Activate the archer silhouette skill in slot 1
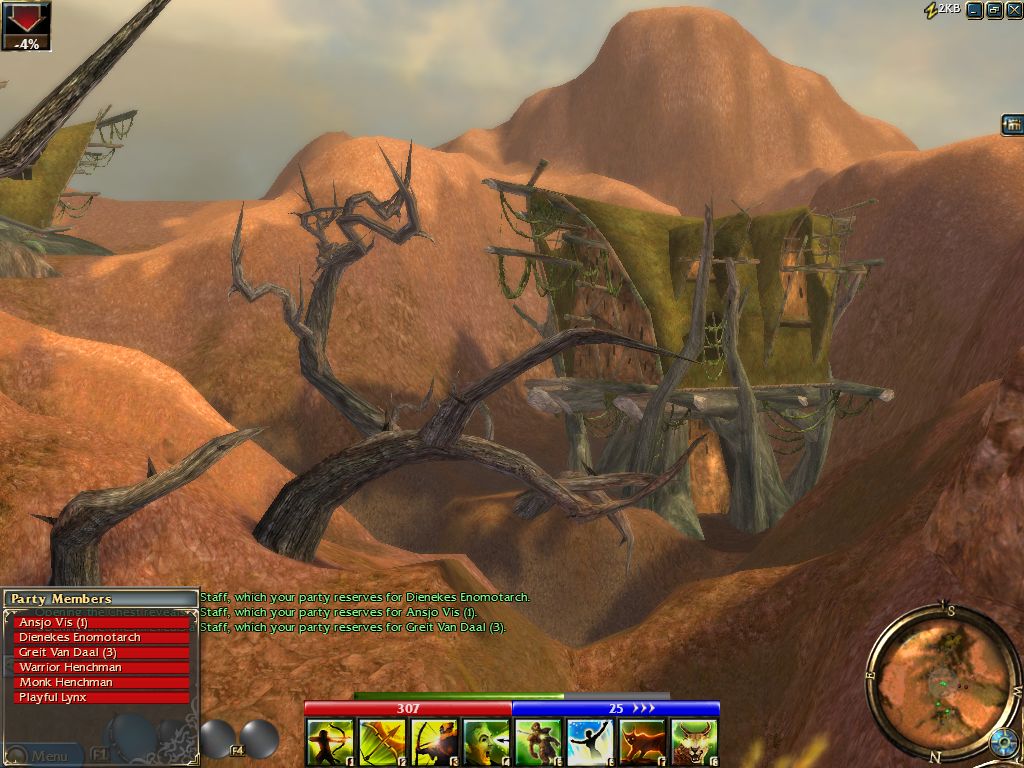1024x768 pixels. coord(330,743)
